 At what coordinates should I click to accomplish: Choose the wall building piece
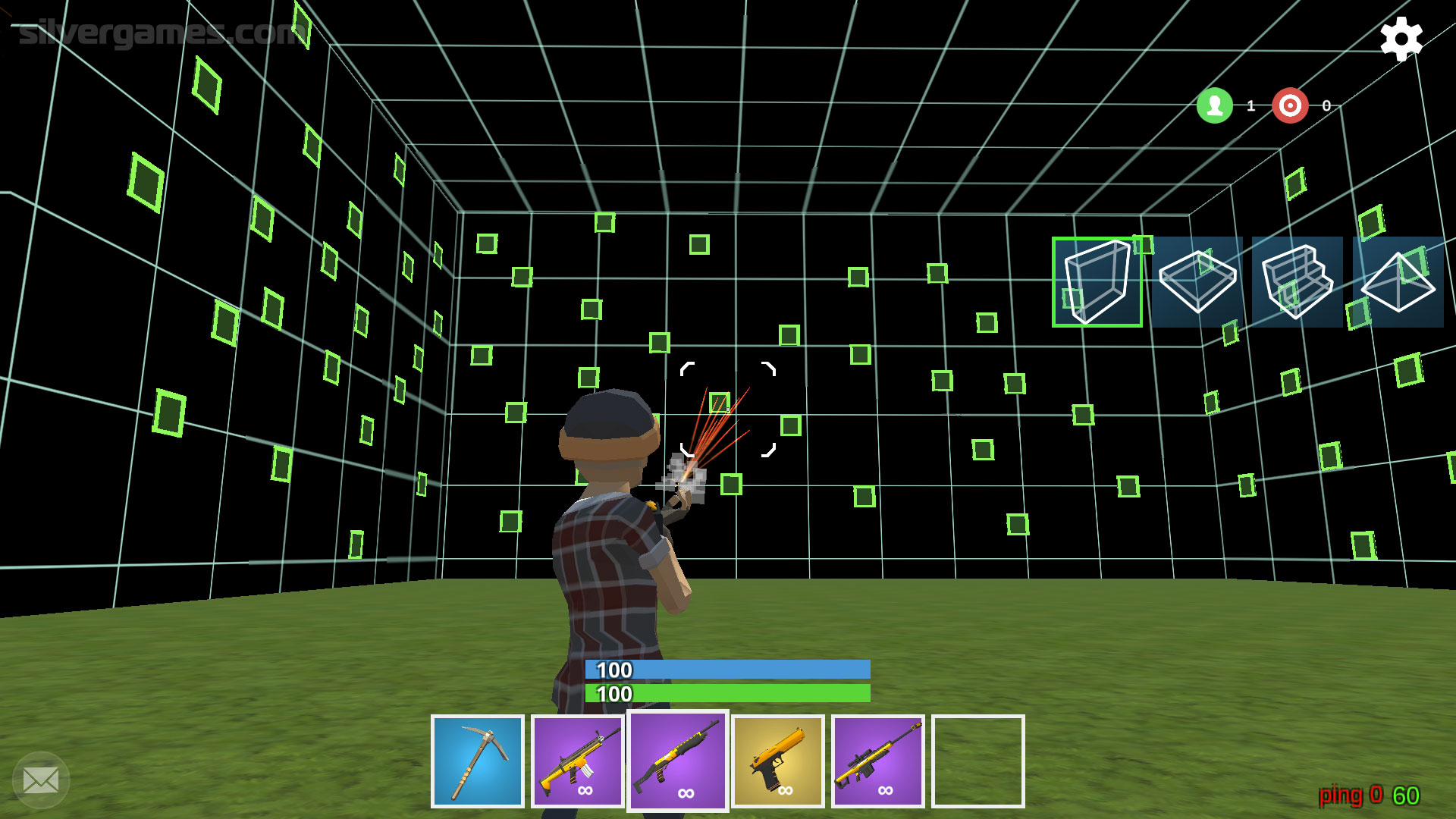pos(1097,282)
